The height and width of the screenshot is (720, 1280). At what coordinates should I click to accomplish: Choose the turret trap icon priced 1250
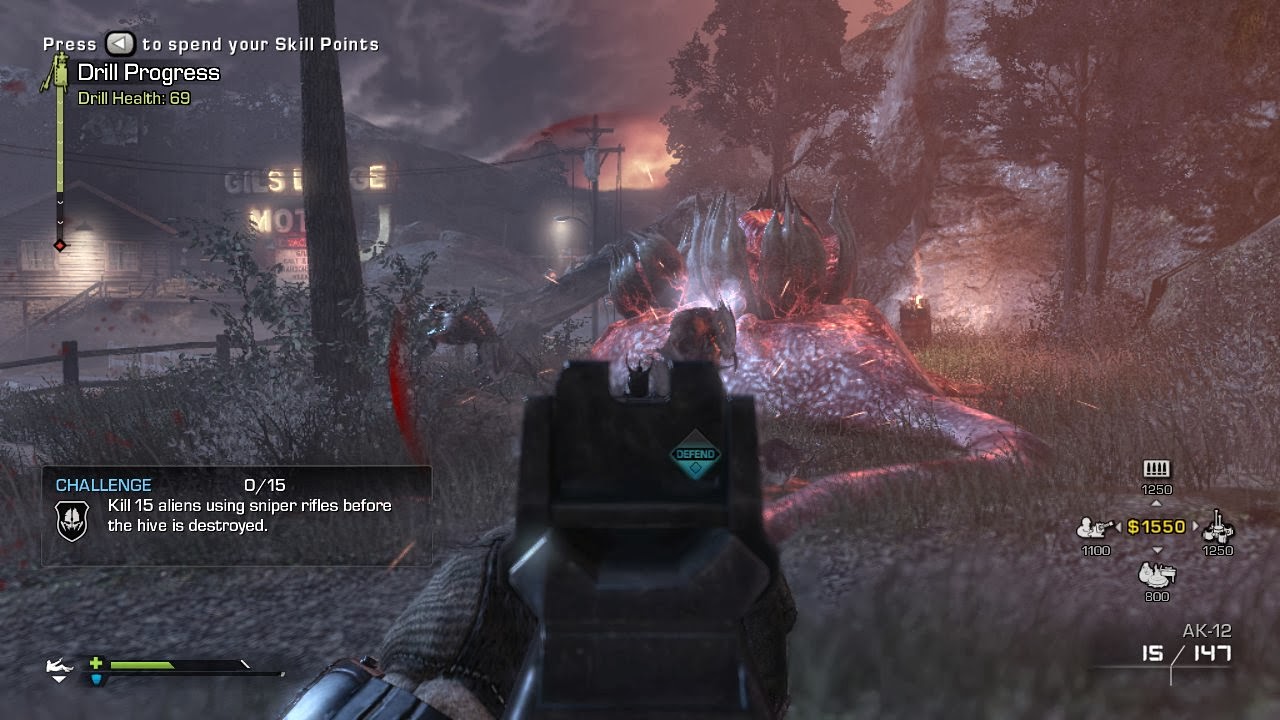(x=1218, y=529)
